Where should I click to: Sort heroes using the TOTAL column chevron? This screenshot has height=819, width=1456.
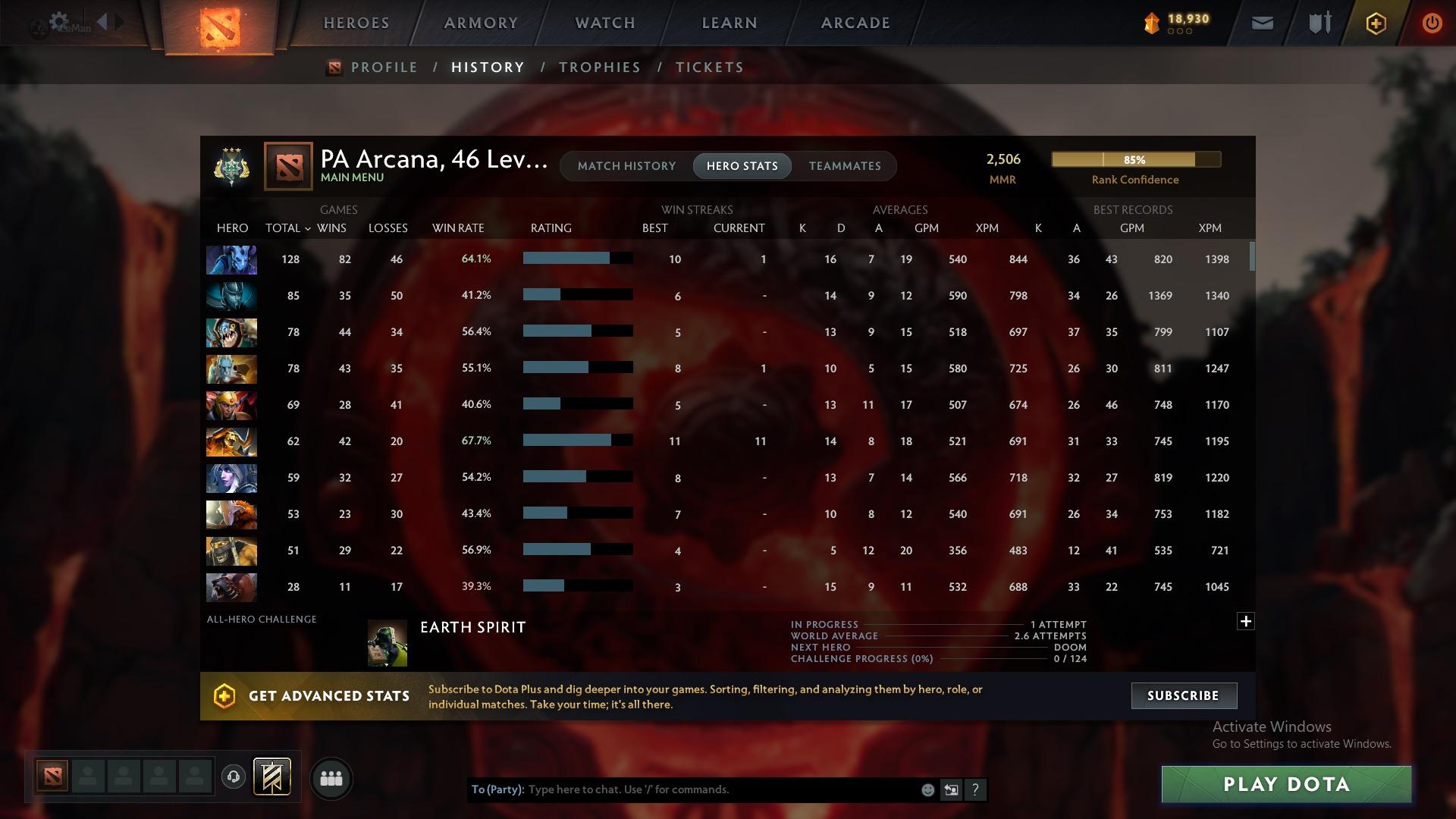308,227
